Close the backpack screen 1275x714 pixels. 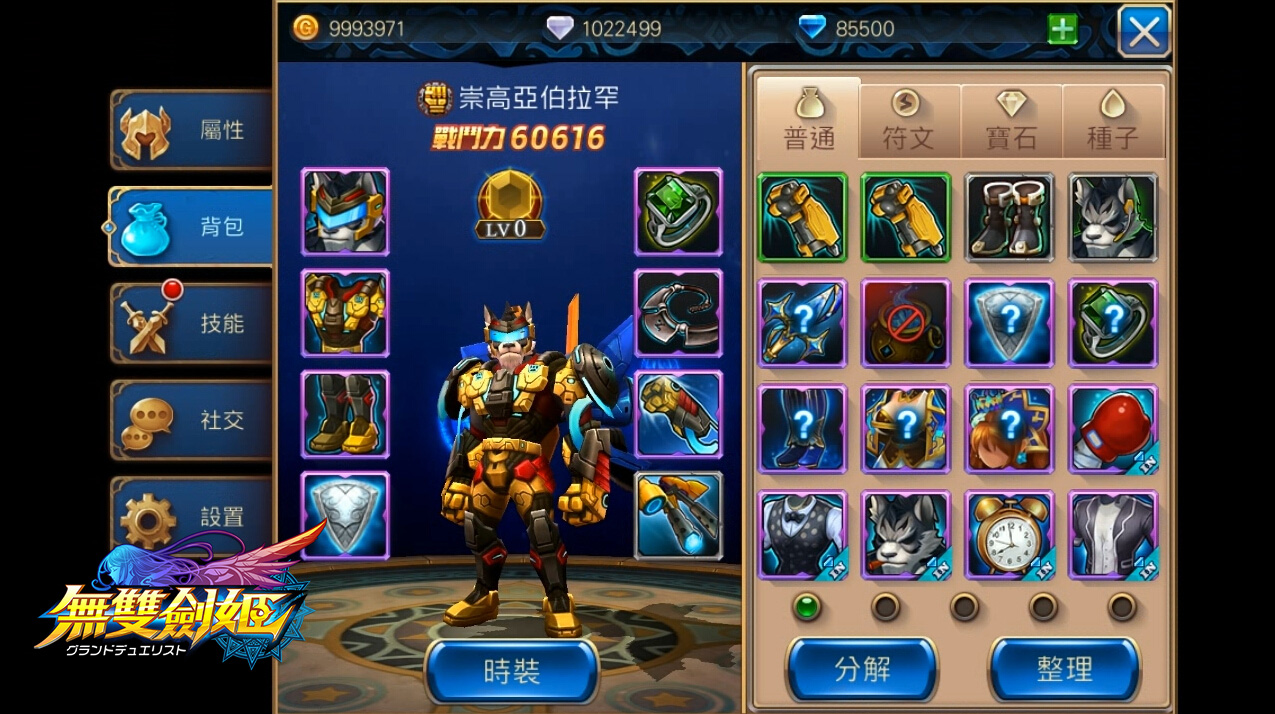tap(1144, 31)
